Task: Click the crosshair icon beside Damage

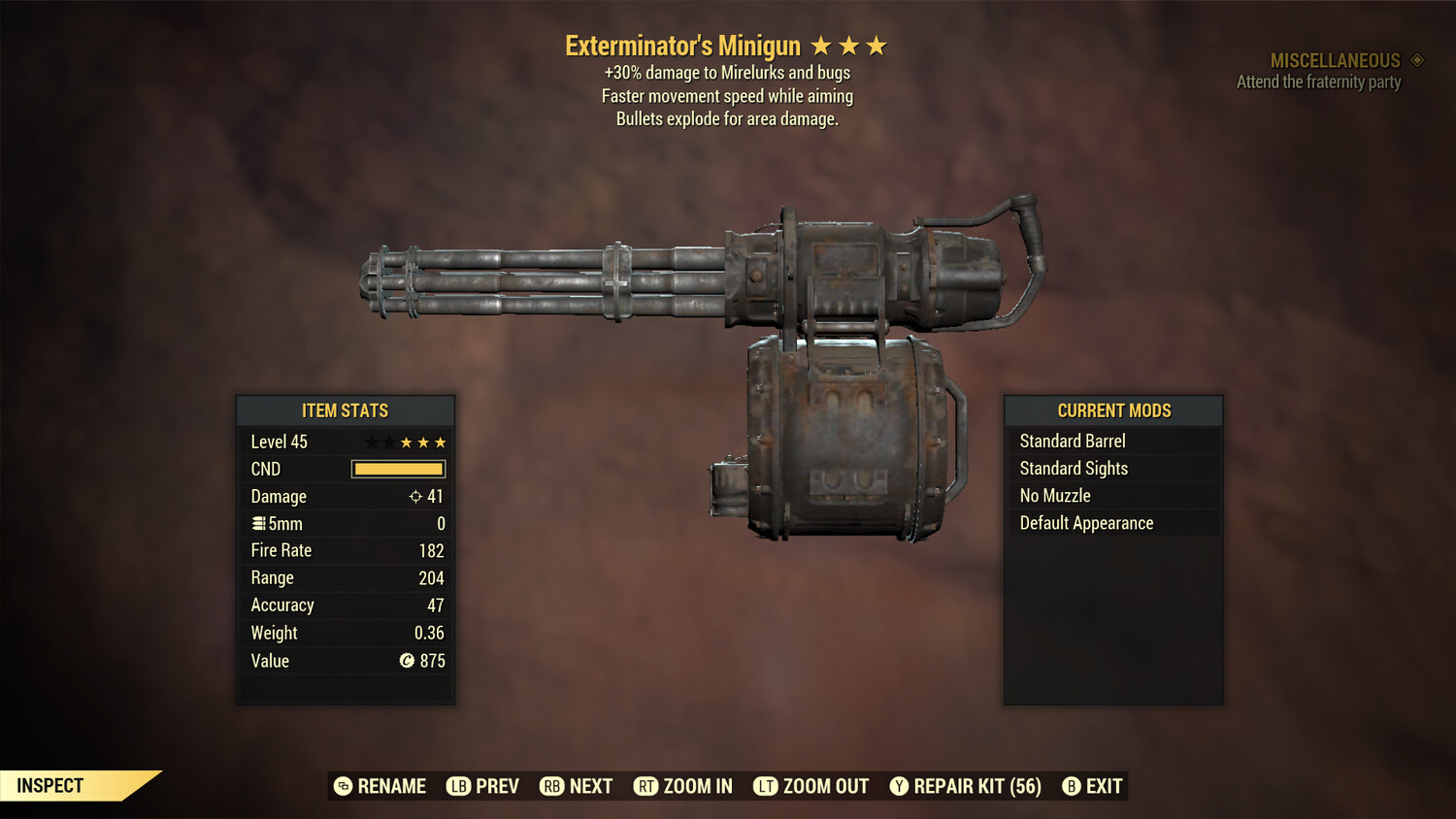Action: click(417, 496)
